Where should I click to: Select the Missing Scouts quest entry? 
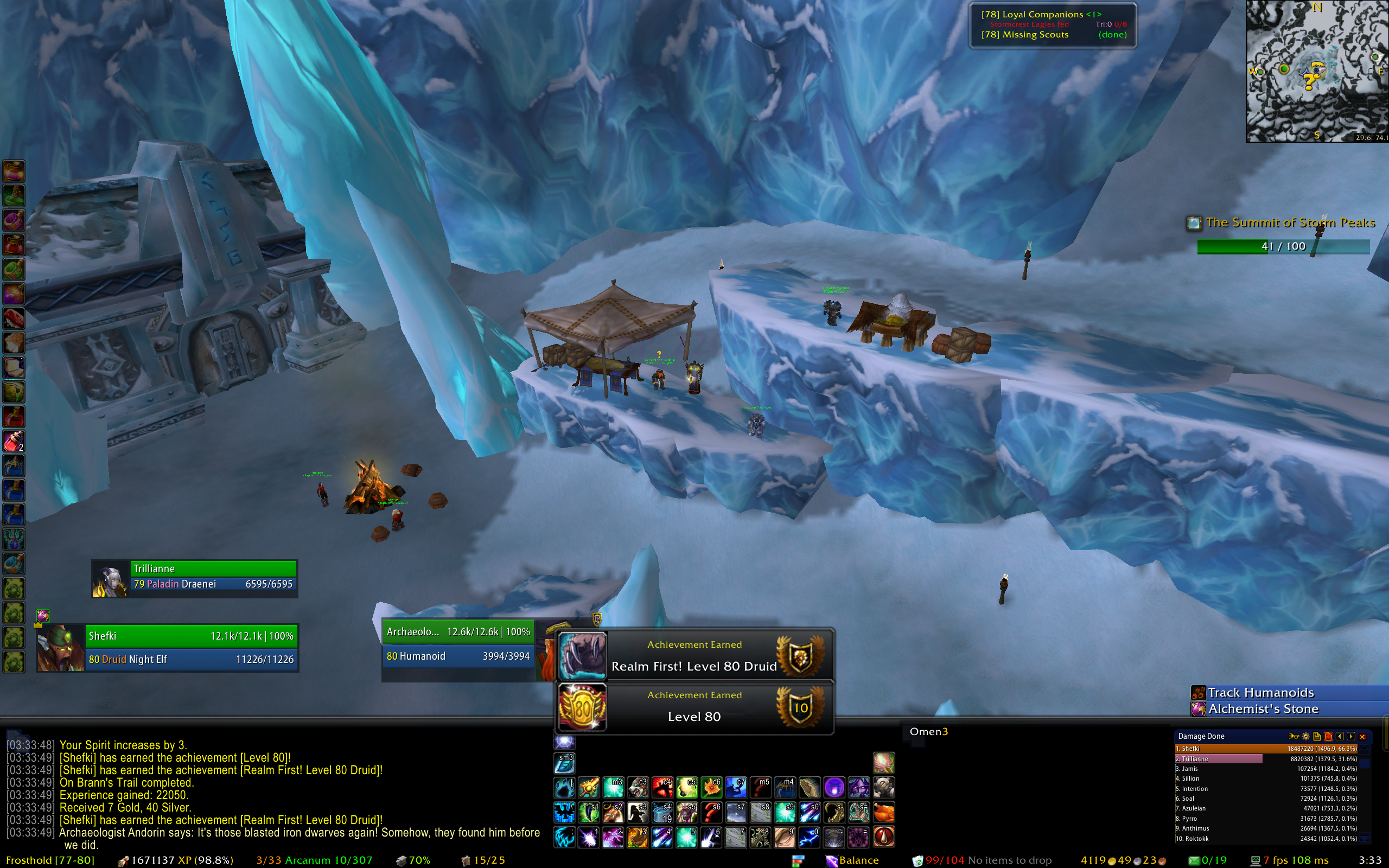pos(1024,35)
